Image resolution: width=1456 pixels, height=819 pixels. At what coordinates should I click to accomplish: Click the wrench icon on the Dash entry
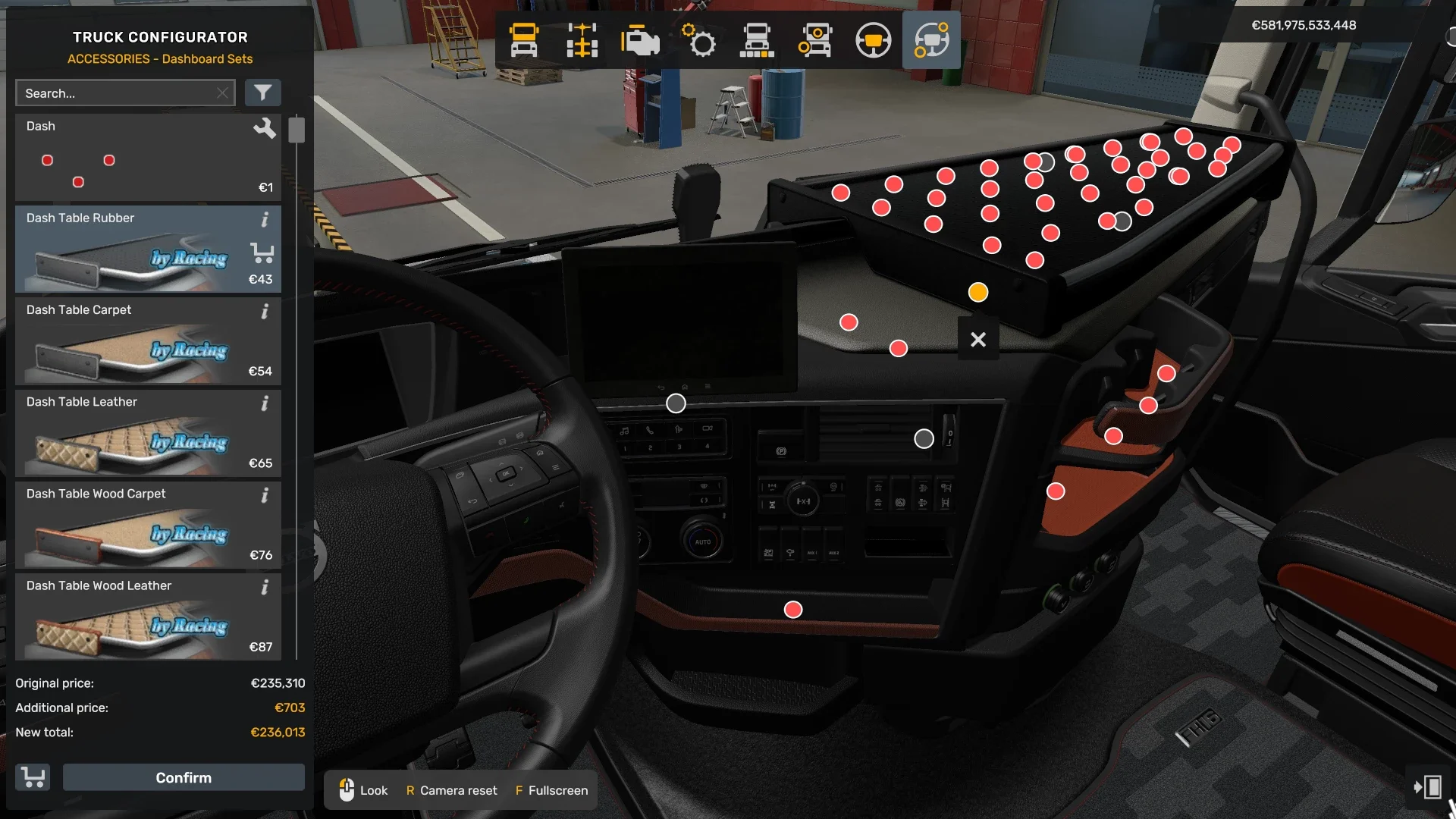click(265, 128)
